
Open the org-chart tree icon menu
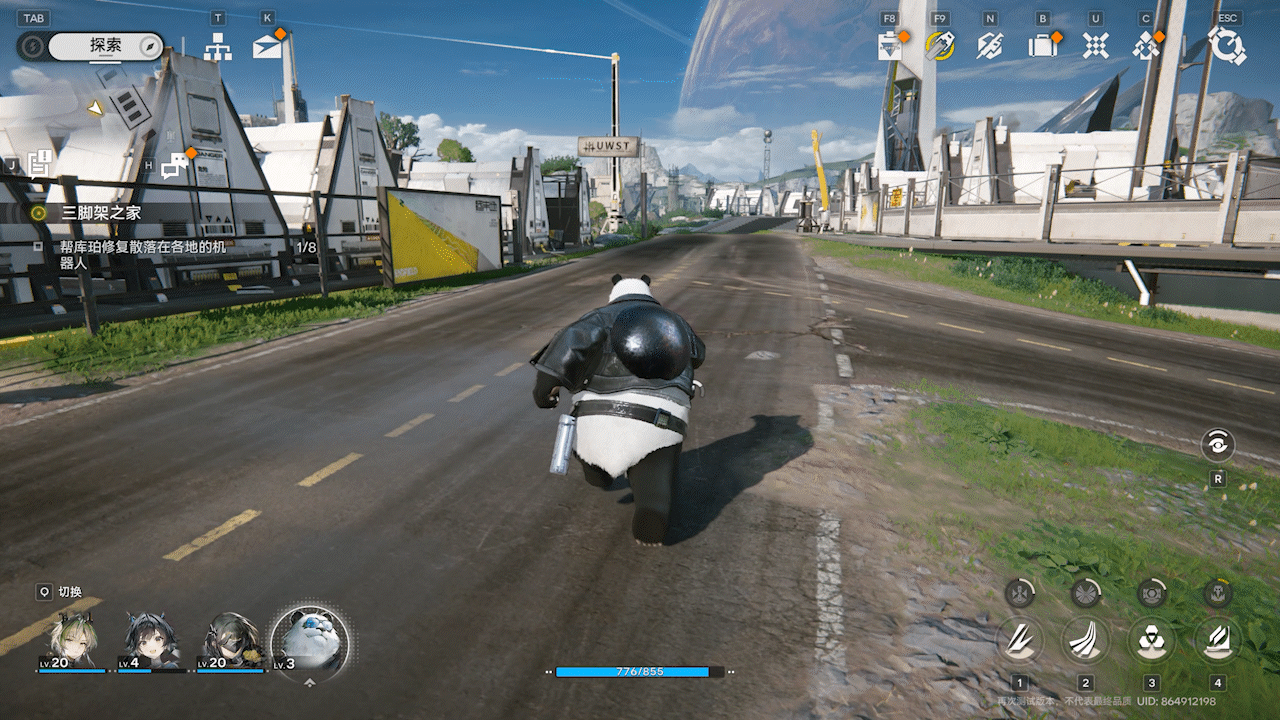(x=218, y=46)
